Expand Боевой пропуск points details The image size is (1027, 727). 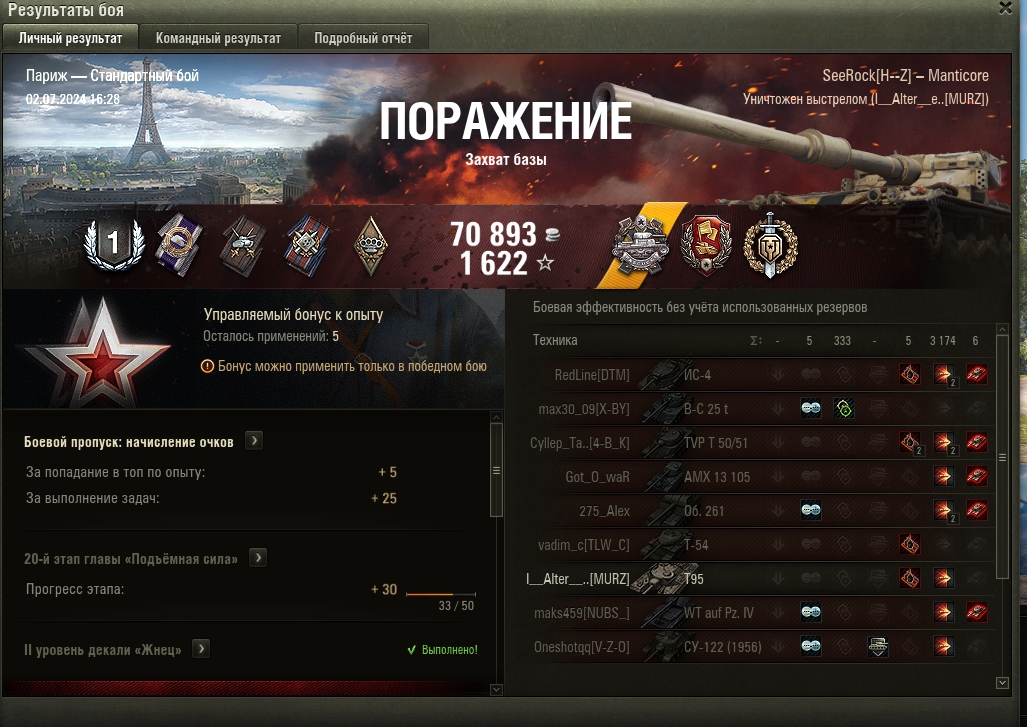(x=254, y=440)
